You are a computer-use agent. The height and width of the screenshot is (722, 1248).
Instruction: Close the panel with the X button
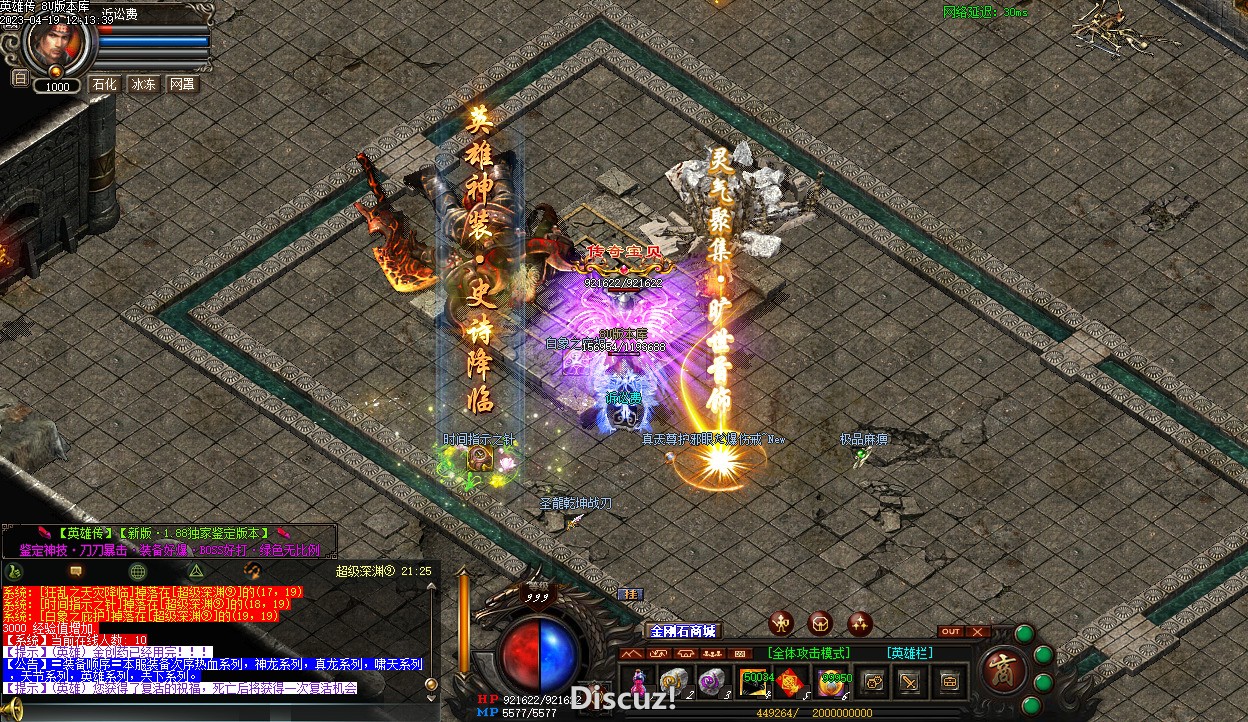(x=977, y=631)
